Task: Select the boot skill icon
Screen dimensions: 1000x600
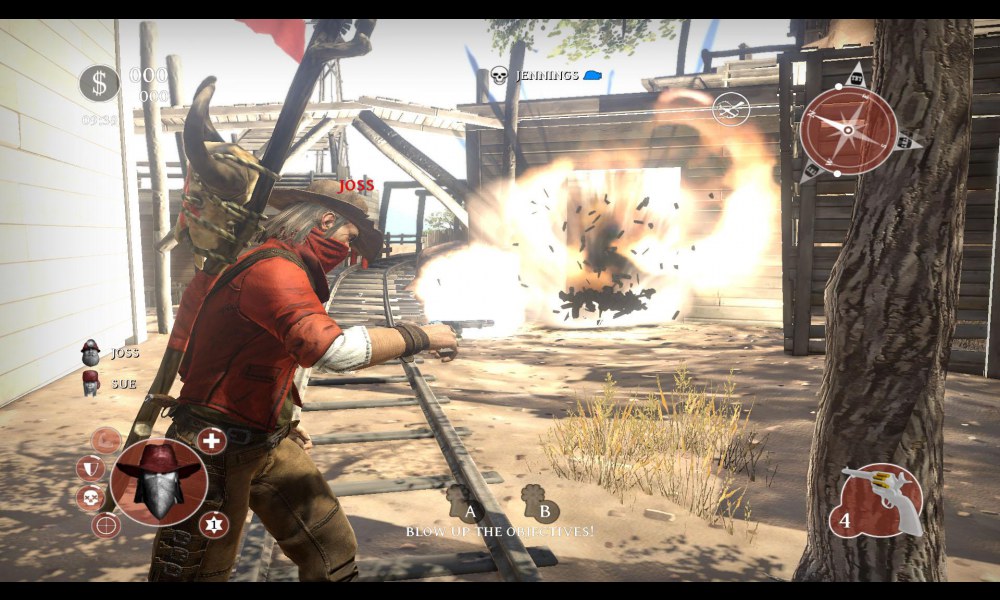Action: tap(106, 440)
